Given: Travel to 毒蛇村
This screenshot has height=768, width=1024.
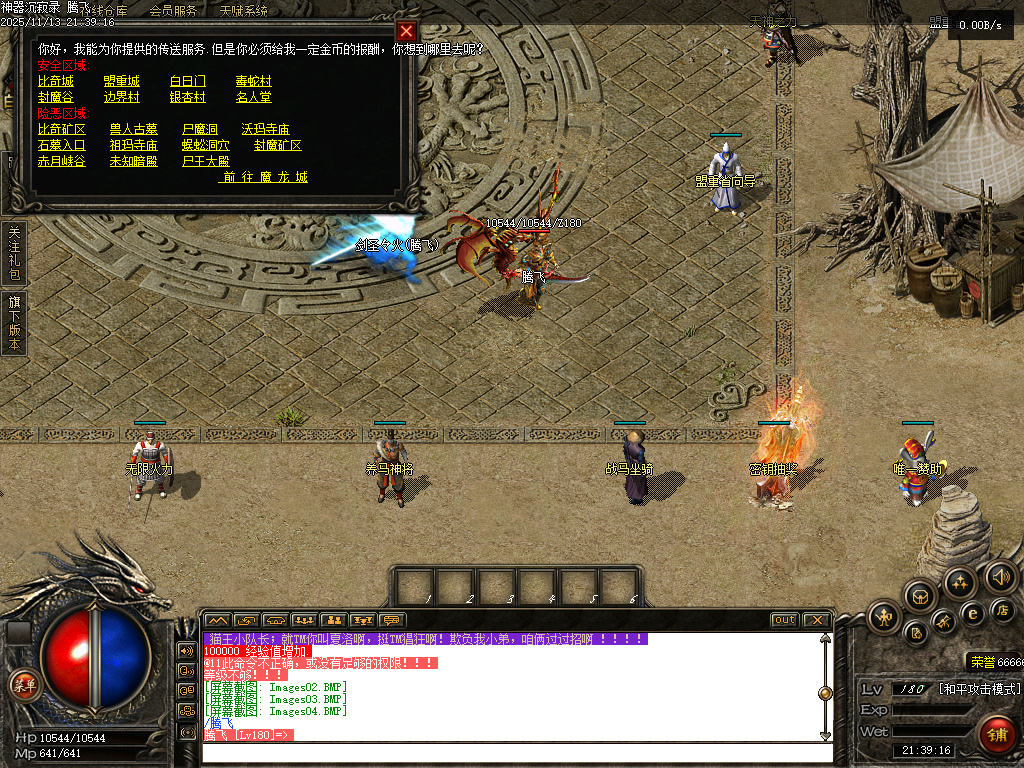Looking at the screenshot, I should click(253, 81).
